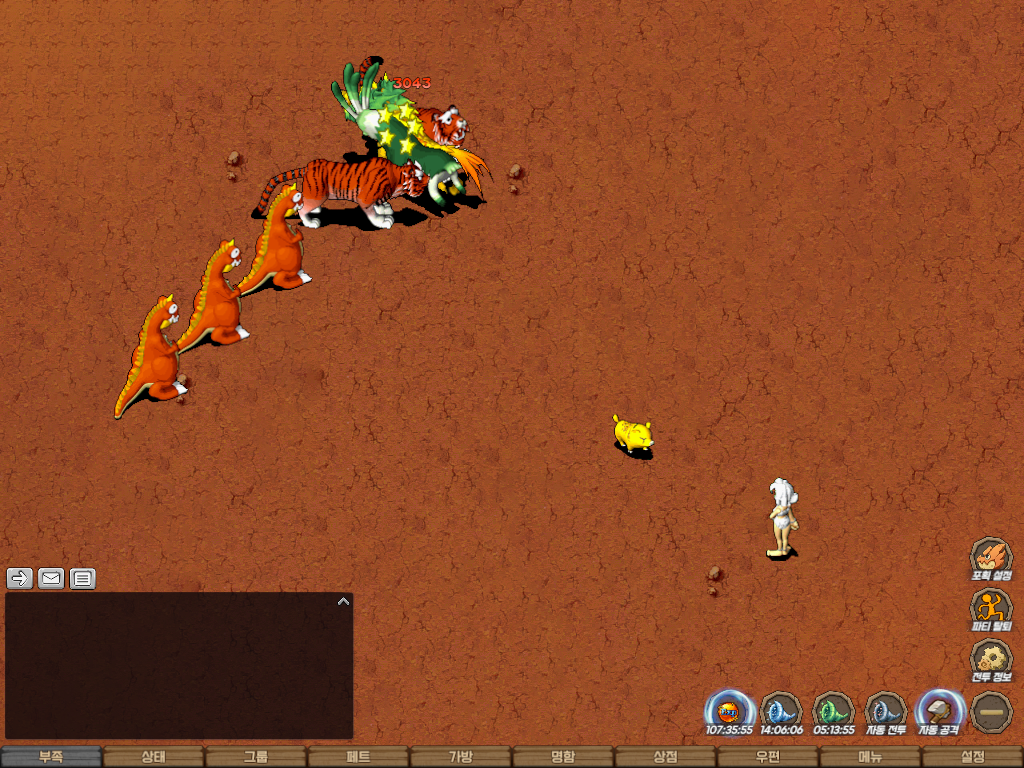Click the arrow button above chat
1024x768 pixels.
click(20, 578)
